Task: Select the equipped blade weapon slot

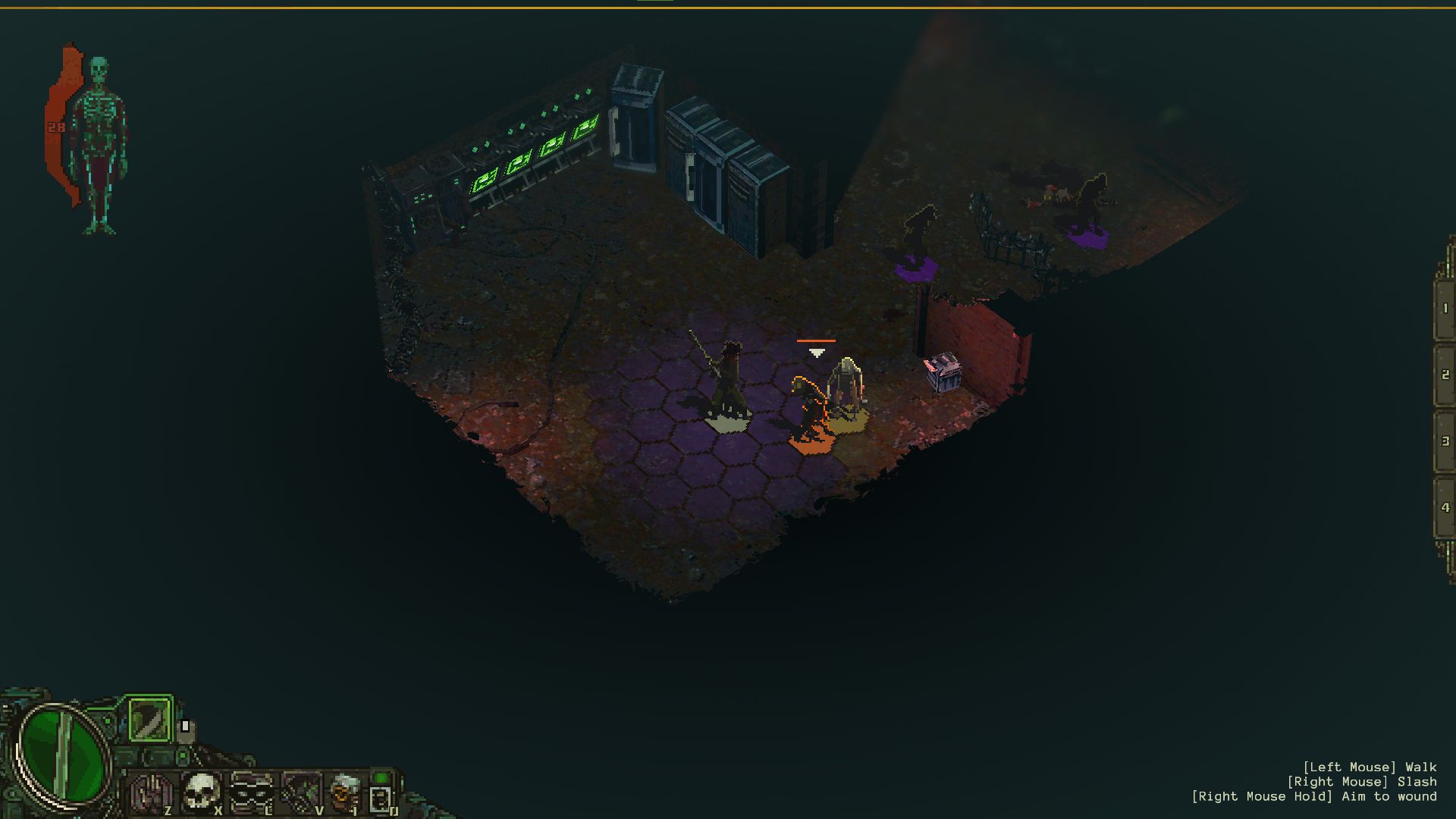Action: [149, 719]
